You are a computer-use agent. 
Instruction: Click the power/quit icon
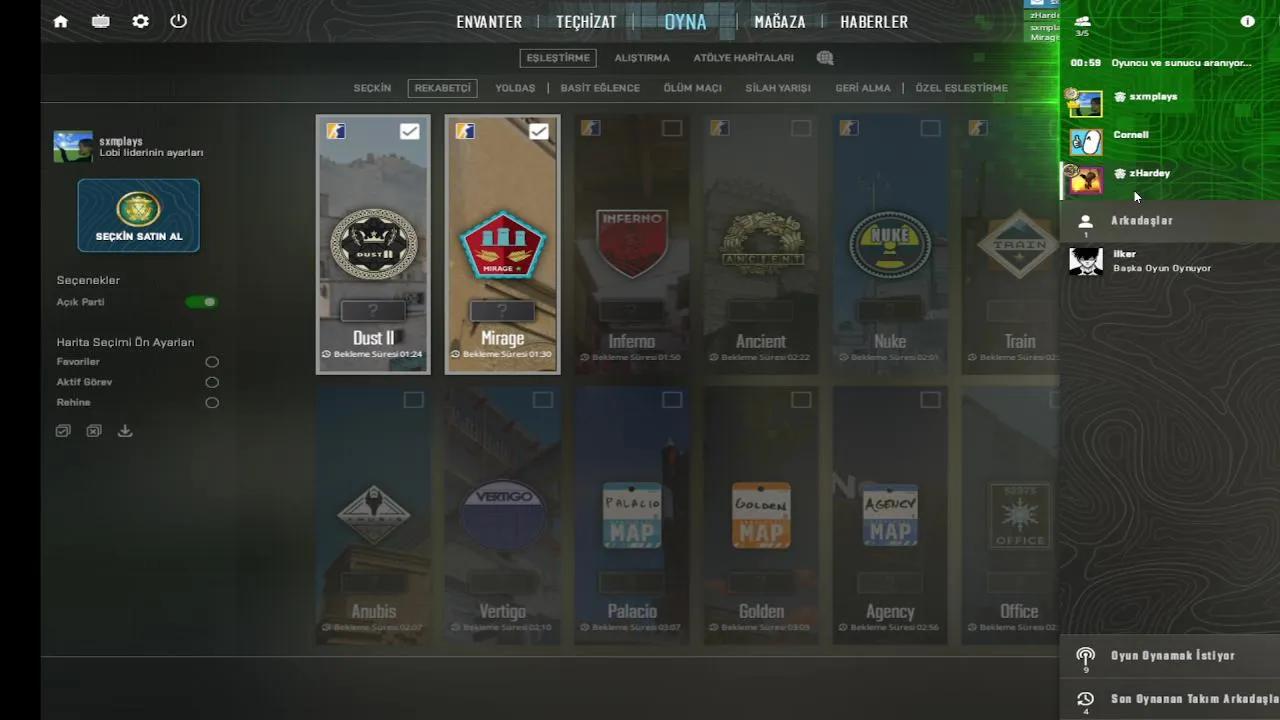178,21
